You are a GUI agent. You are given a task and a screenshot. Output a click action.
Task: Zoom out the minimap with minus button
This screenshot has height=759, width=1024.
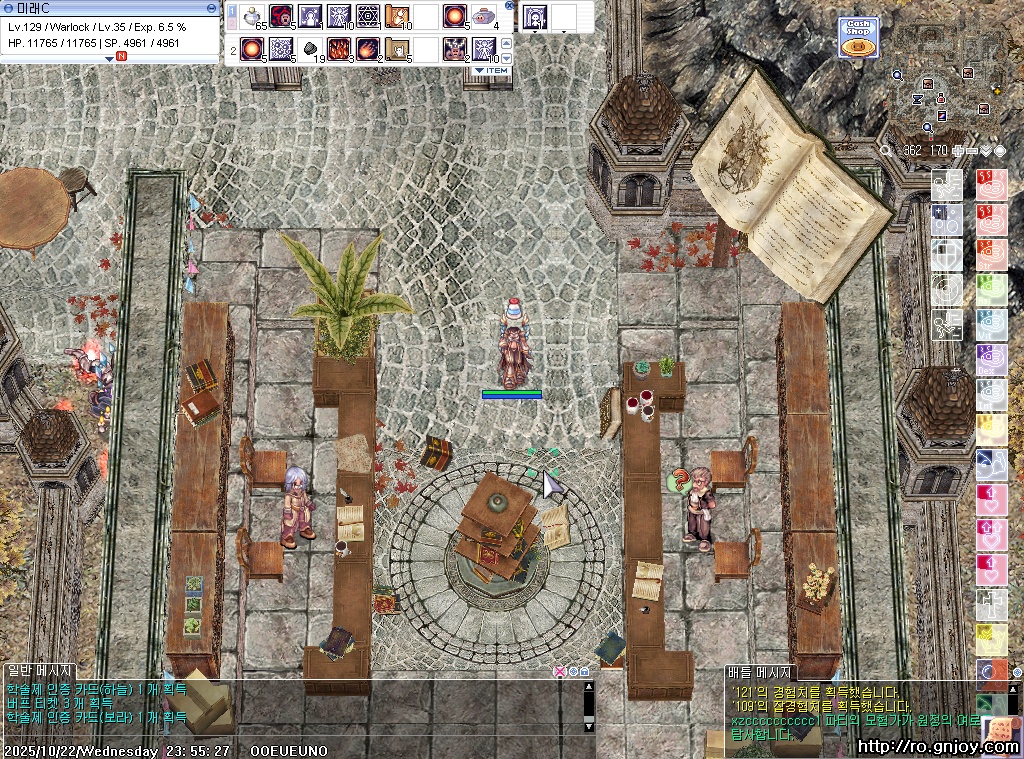[972, 150]
